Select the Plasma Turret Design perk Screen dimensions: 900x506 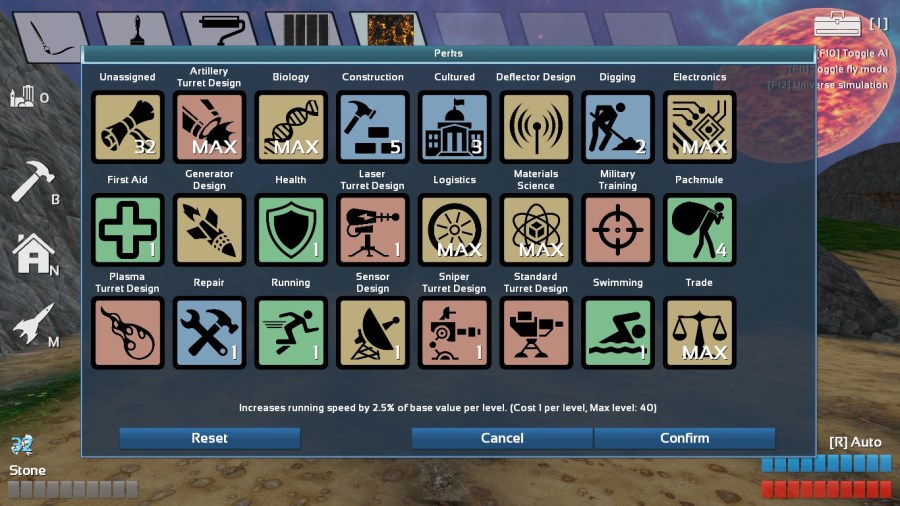coord(127,333)
